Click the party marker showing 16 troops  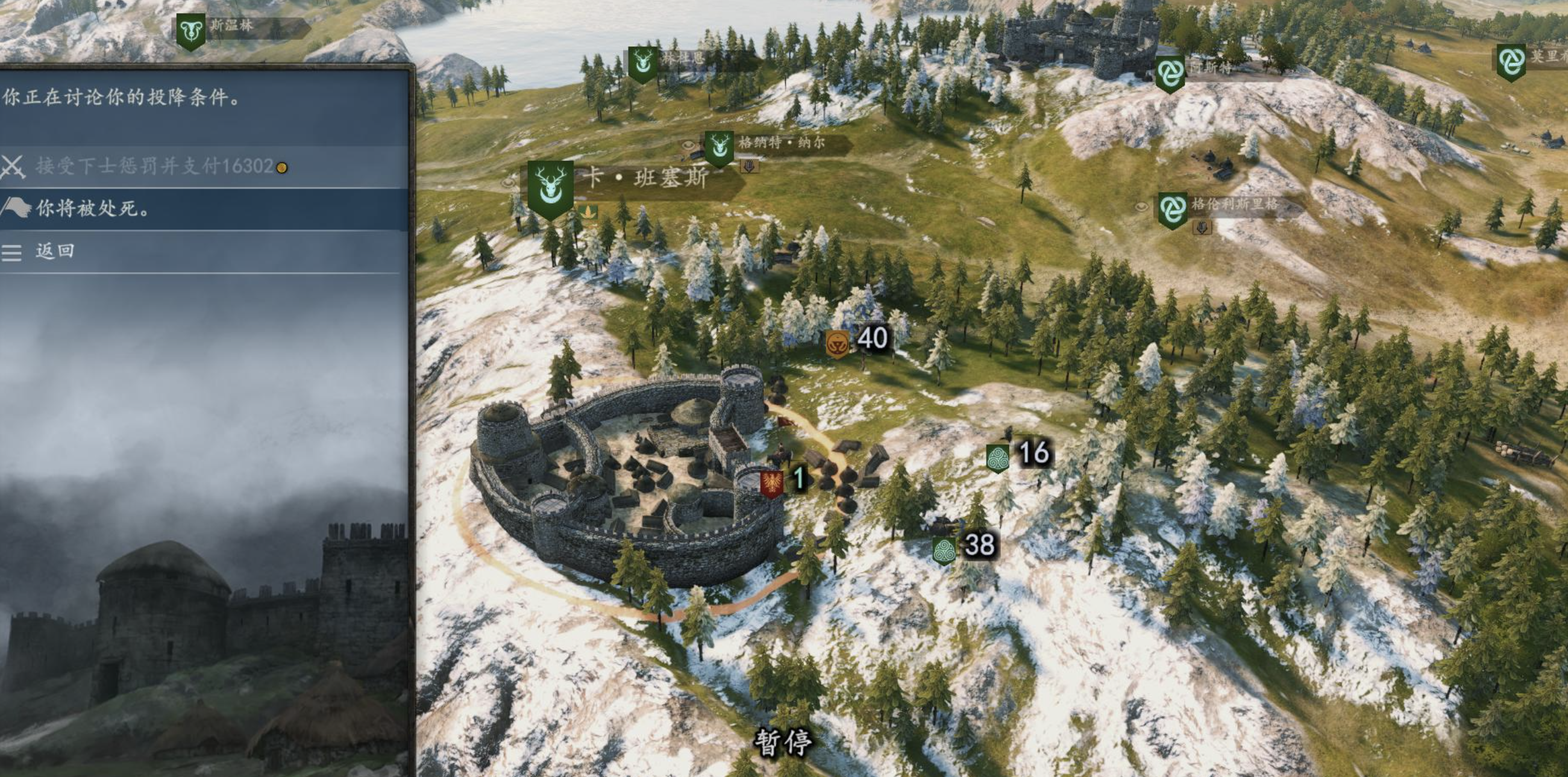click(998, 458)
